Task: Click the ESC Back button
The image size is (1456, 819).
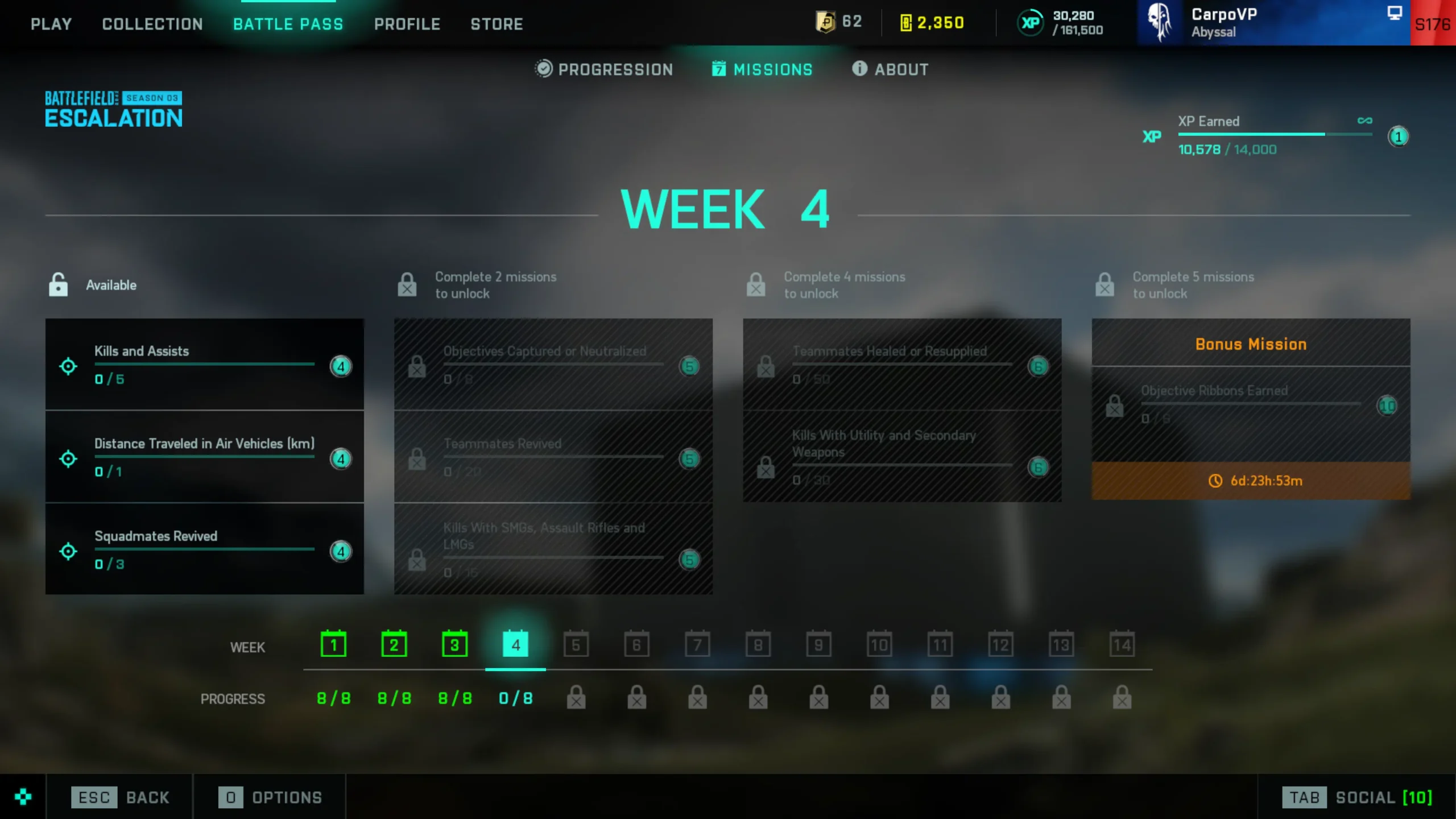Action: pos(121,797)
